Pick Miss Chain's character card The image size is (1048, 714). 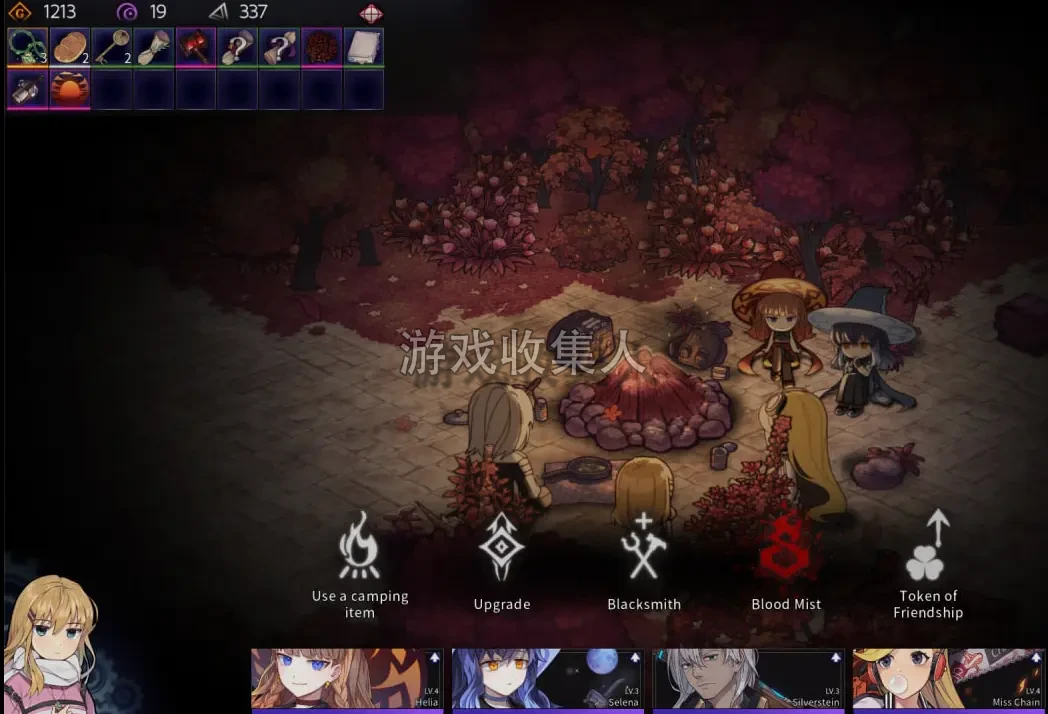point(949,680)
